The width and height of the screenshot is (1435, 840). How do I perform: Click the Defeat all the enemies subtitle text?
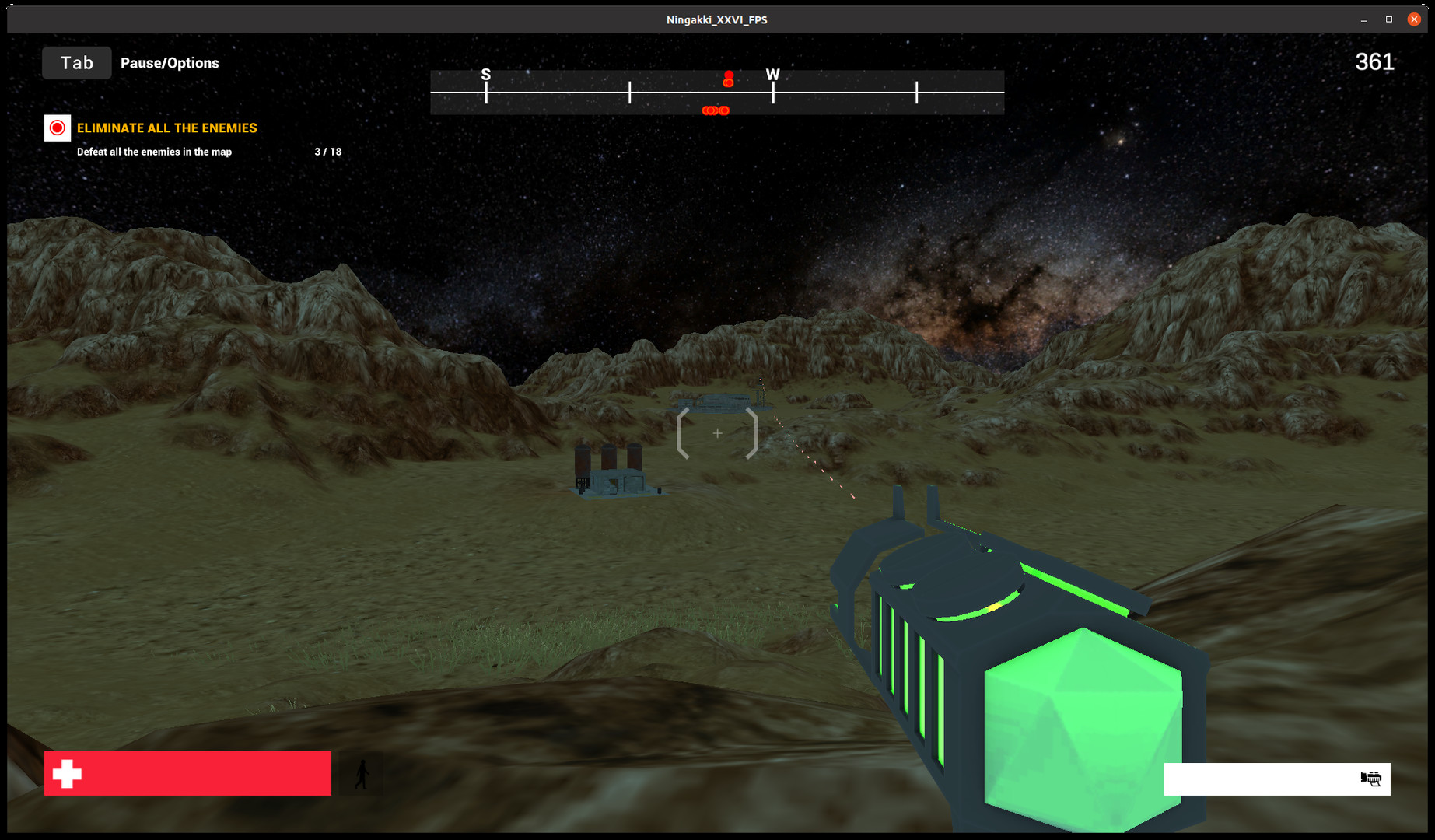click(x=152, y=152)
